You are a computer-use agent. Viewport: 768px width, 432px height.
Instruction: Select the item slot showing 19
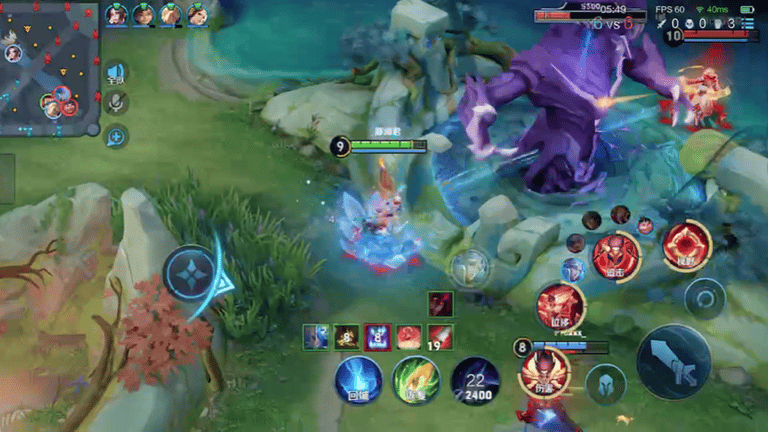click(440, 337)
